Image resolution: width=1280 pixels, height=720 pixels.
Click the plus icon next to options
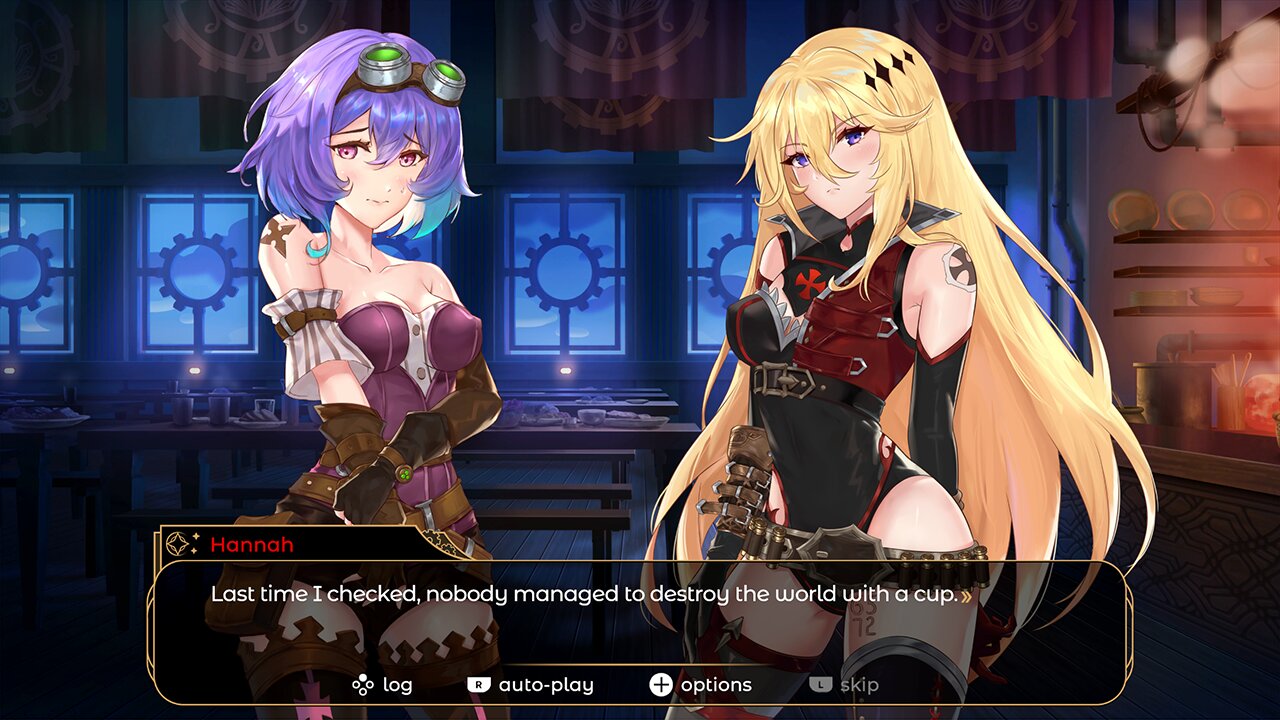point(660,685)
